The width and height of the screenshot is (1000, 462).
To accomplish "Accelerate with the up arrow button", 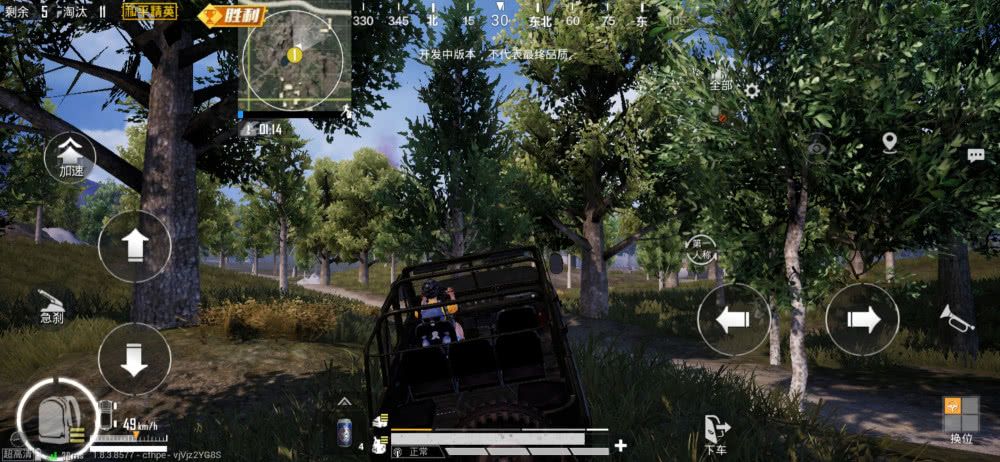I will pyautogui.click(x=135, y=246).
